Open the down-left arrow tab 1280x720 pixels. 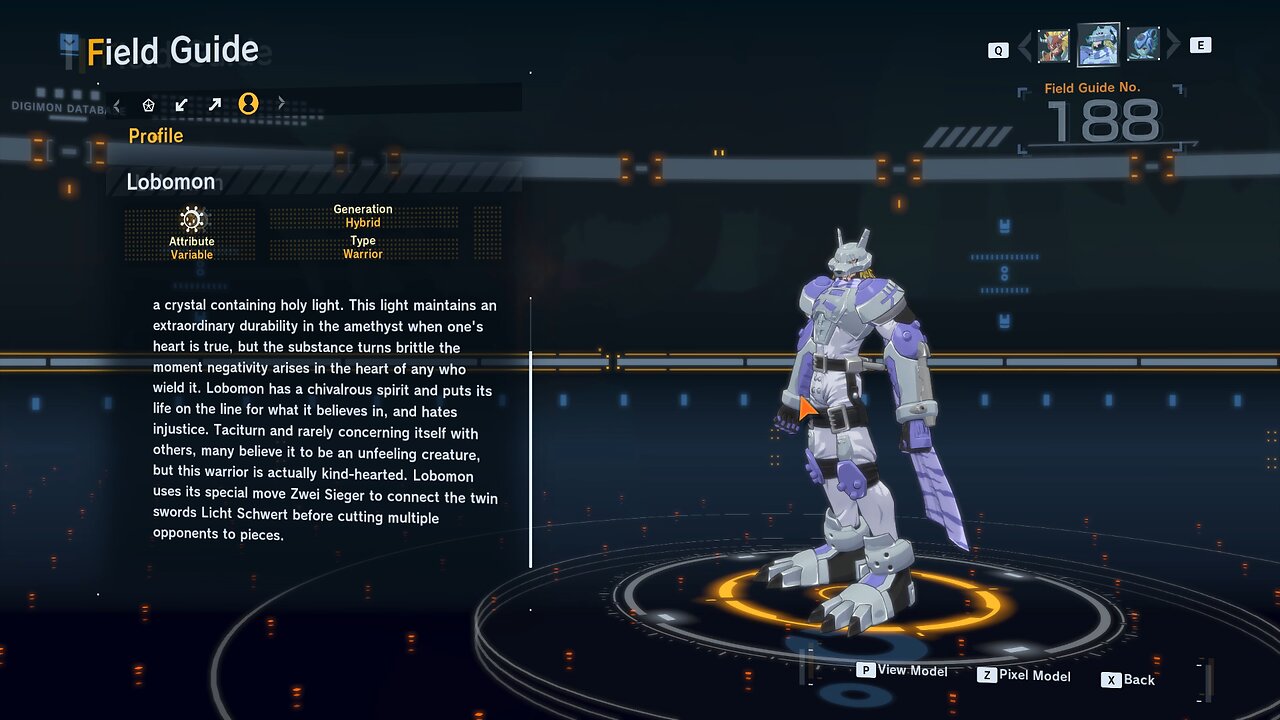point(181,104)
